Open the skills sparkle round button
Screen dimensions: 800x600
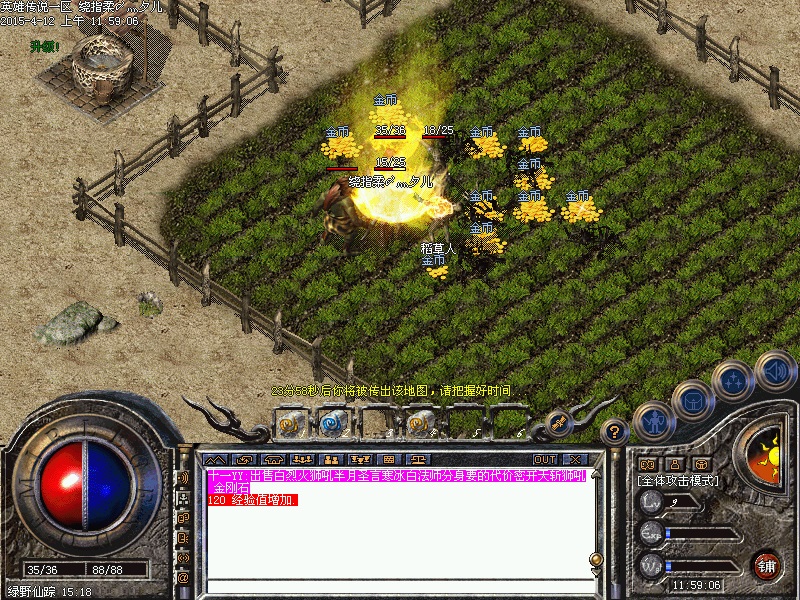pos(733,381)
